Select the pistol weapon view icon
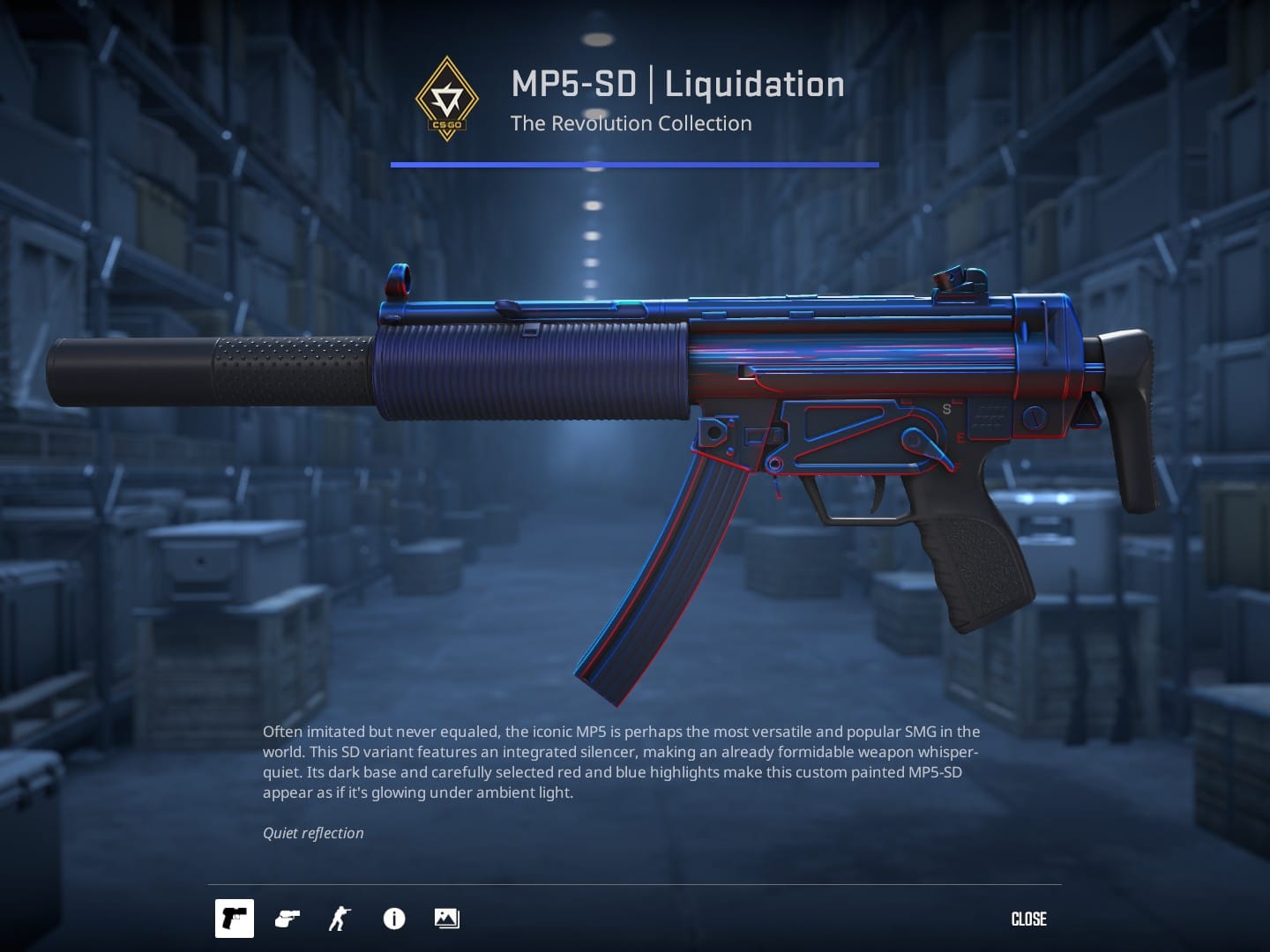The width and height of the screenshot is (1270, 952). pyautogui.click(x=235, y=919)
